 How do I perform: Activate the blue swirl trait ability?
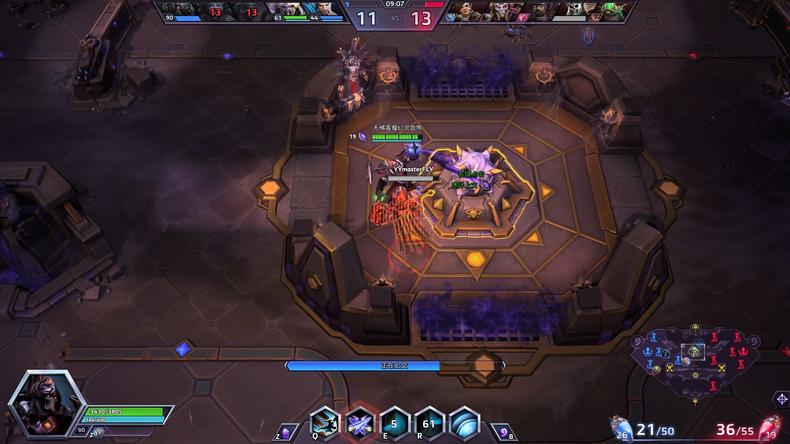click(x=464, y=424)
